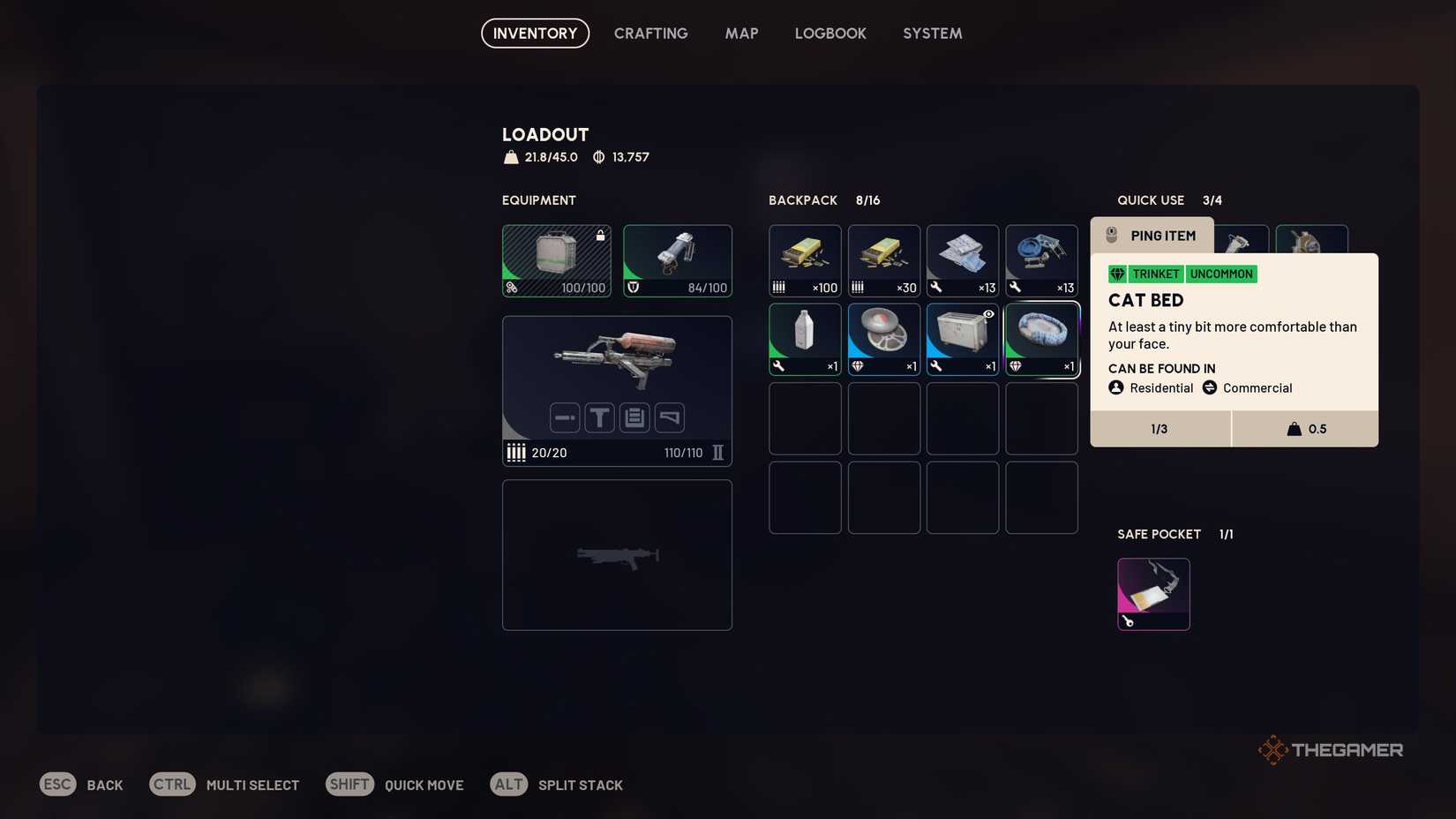1456x819 pixels.
Task: Toggle the eye visibility icon on the toaster item
Action: 989,314
